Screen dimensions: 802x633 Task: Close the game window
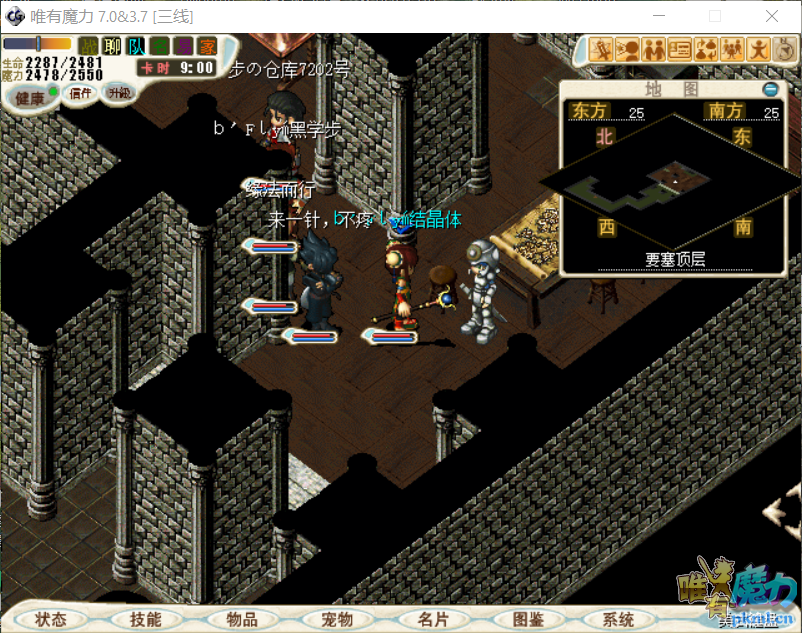(x=771, y=16)
